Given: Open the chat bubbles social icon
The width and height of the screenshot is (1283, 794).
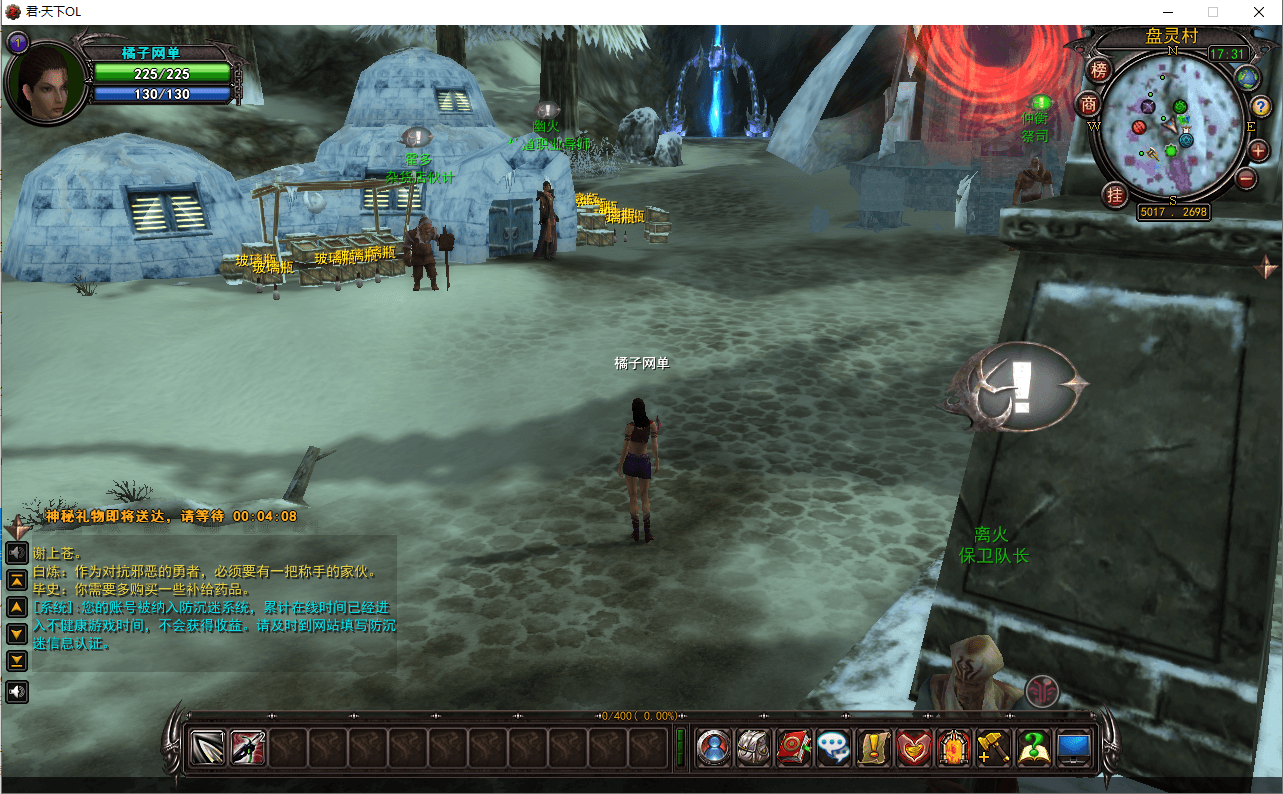Looking at the screenshot, I should pos(834,748).
